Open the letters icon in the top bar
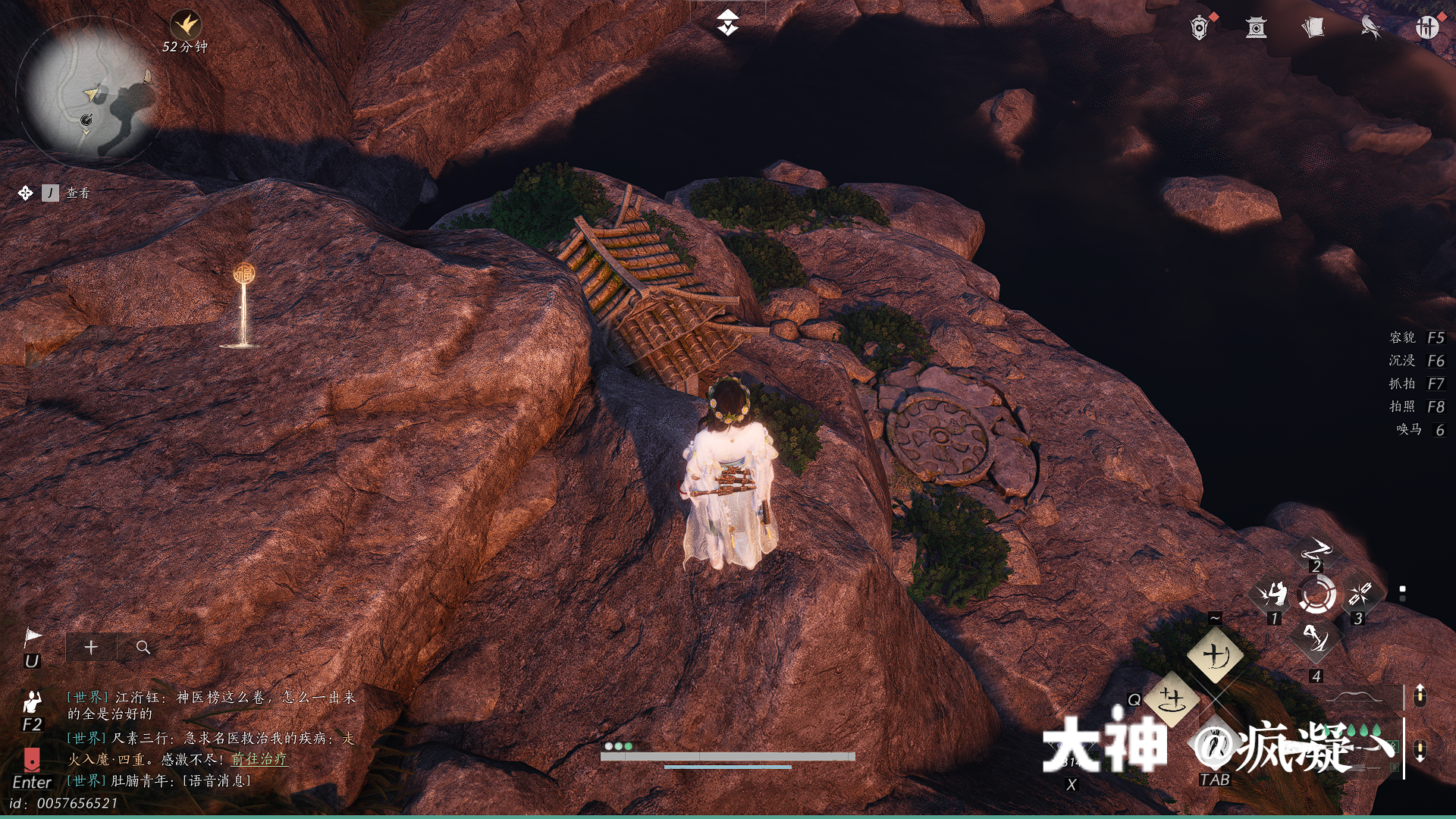This screenshot has height=819, width=1456. [x=1314, y=27]
